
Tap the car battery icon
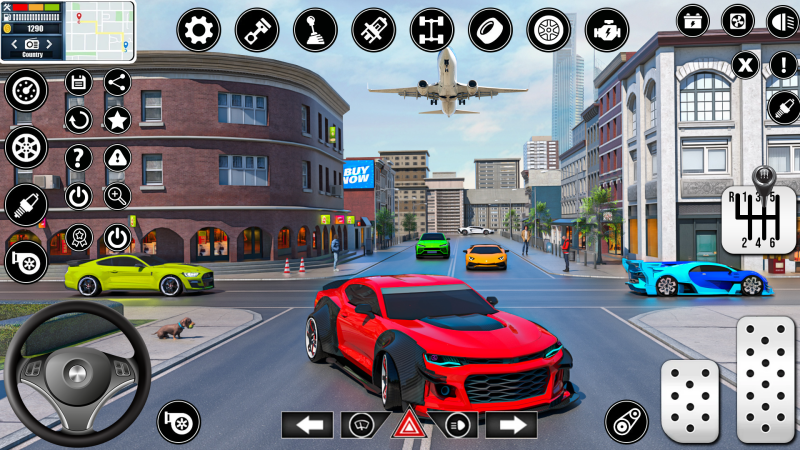[x=692, y=20]
